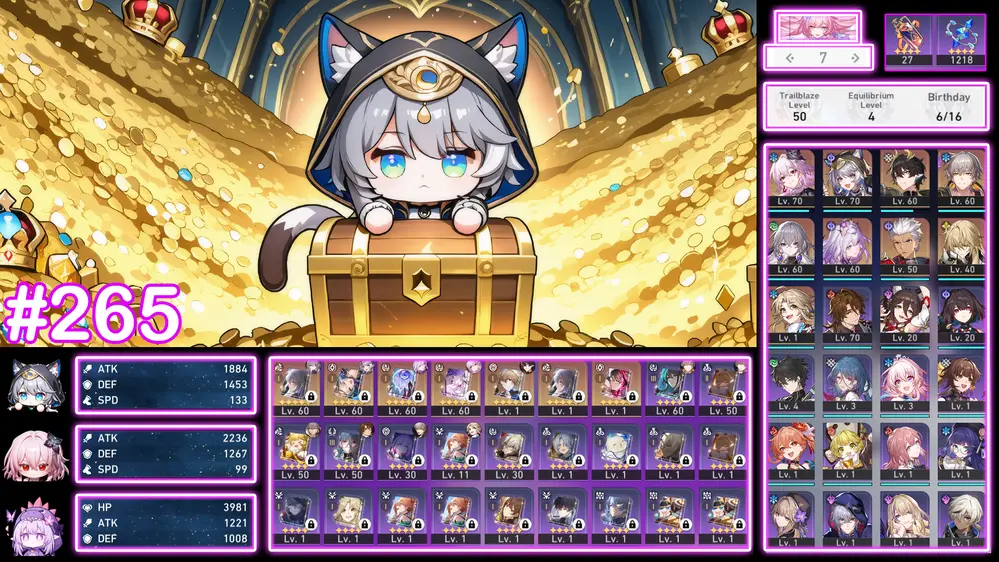999x562 pixels.
Task: Select the pink-haired Lv. 3 character portrait
Action: [905, 382]
